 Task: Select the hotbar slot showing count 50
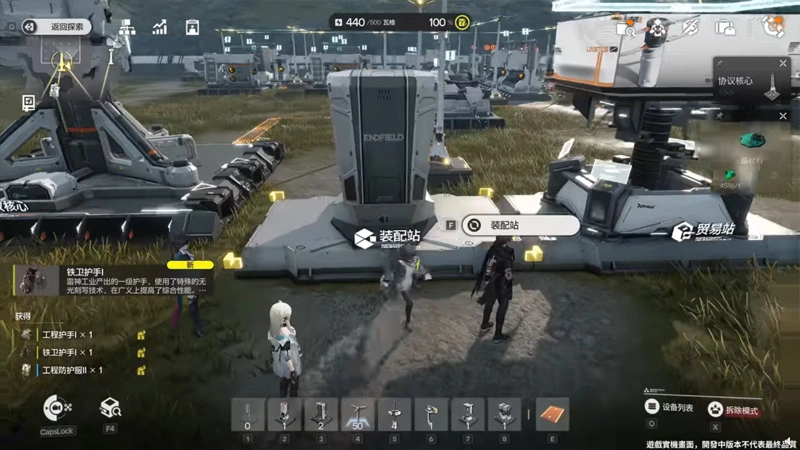click(x=355, y=413)
